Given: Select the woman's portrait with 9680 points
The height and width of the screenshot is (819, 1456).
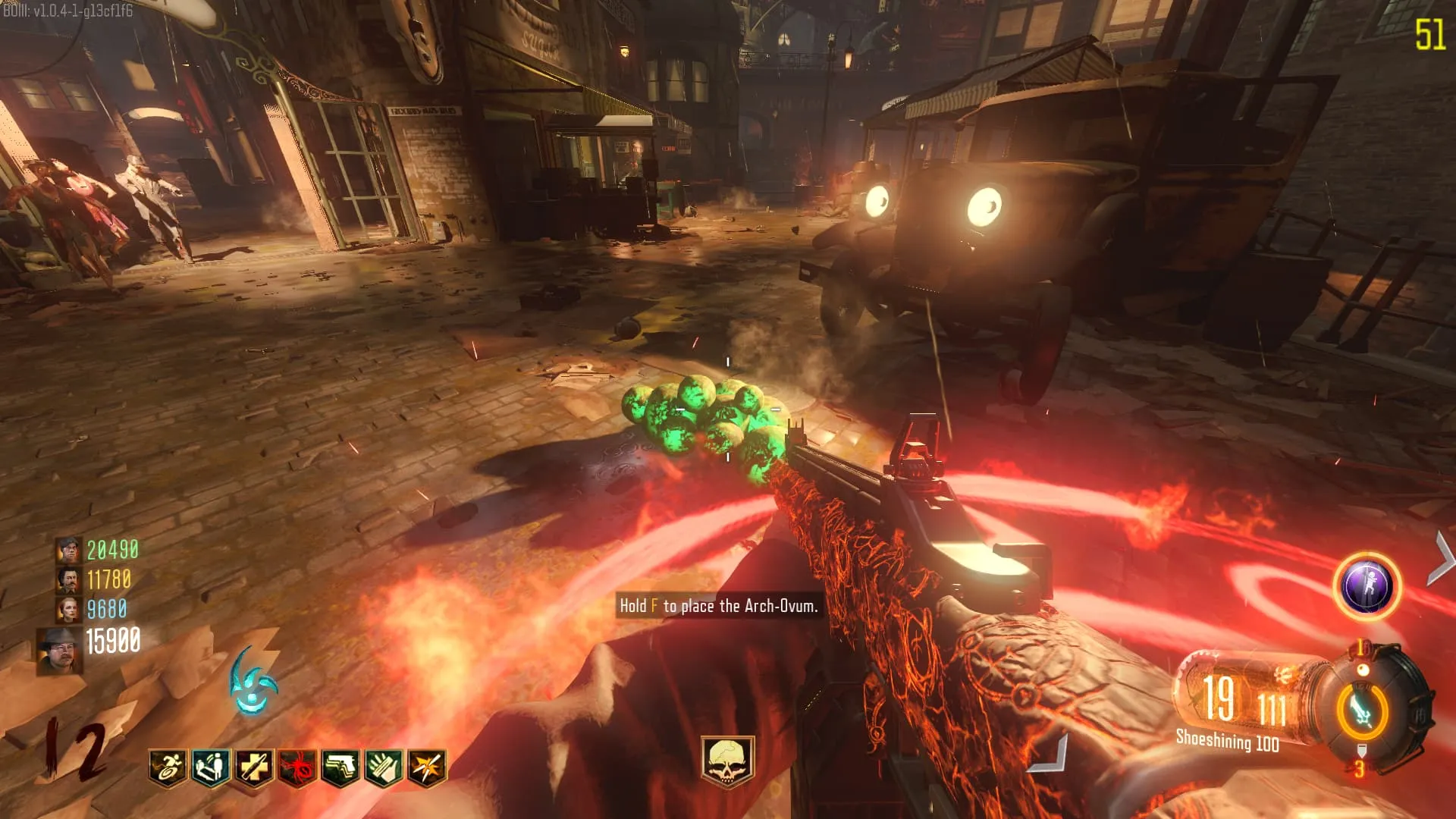Looking at the screenshot, I should pos(69,609).
